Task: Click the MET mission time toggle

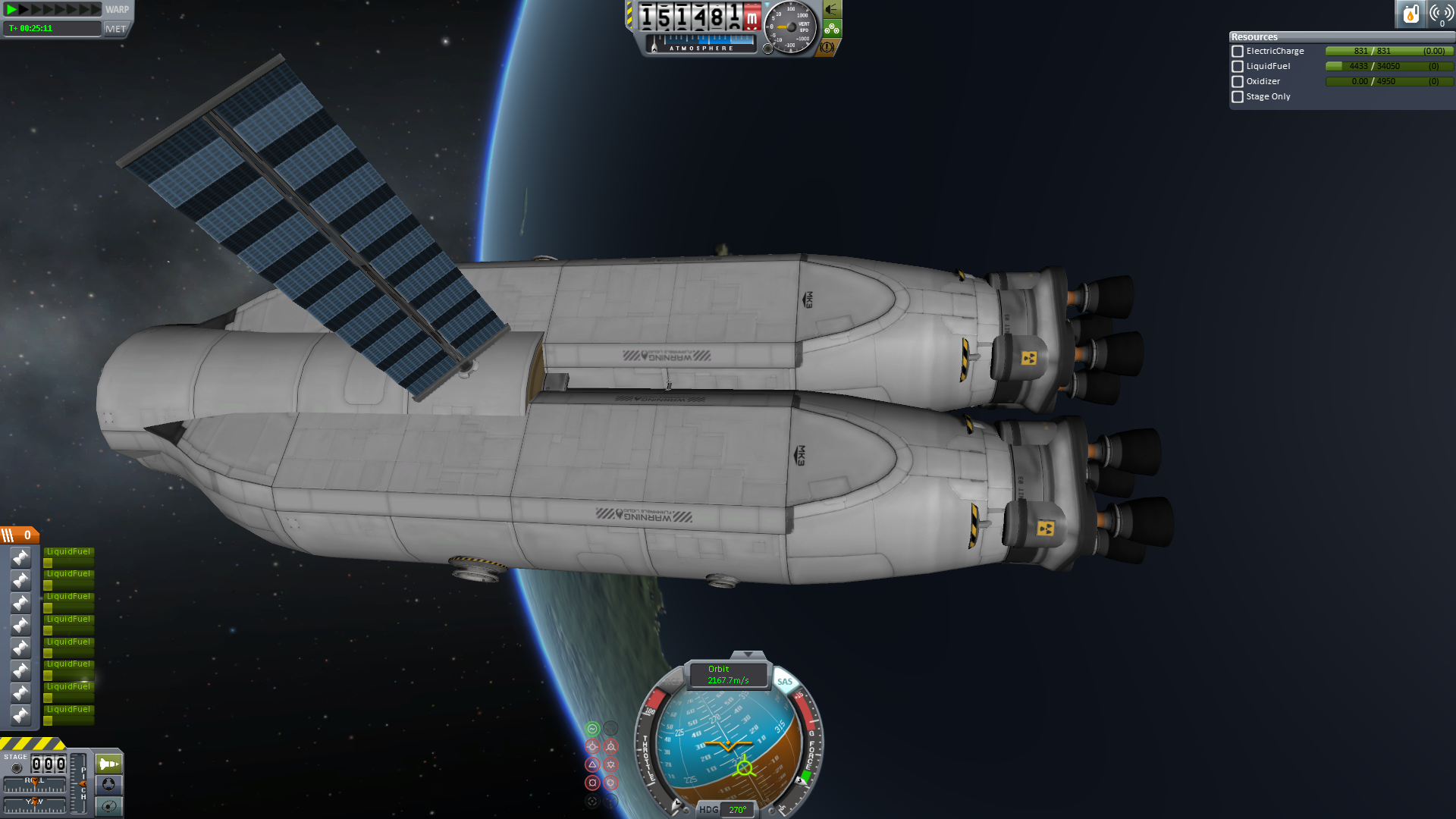Action: point(116,29)
